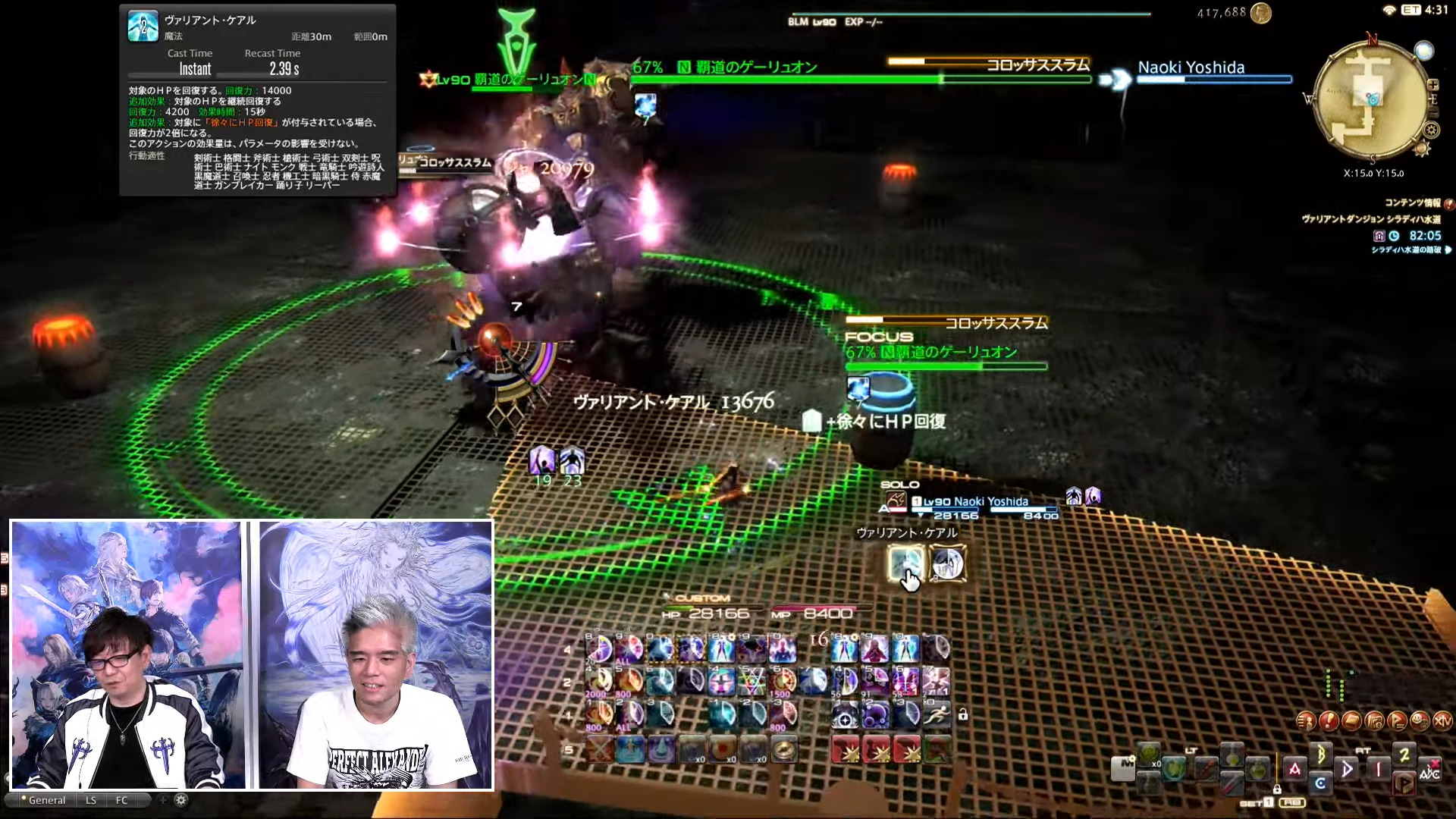Use the golden compass hotbar item

[x=783, y=750]
